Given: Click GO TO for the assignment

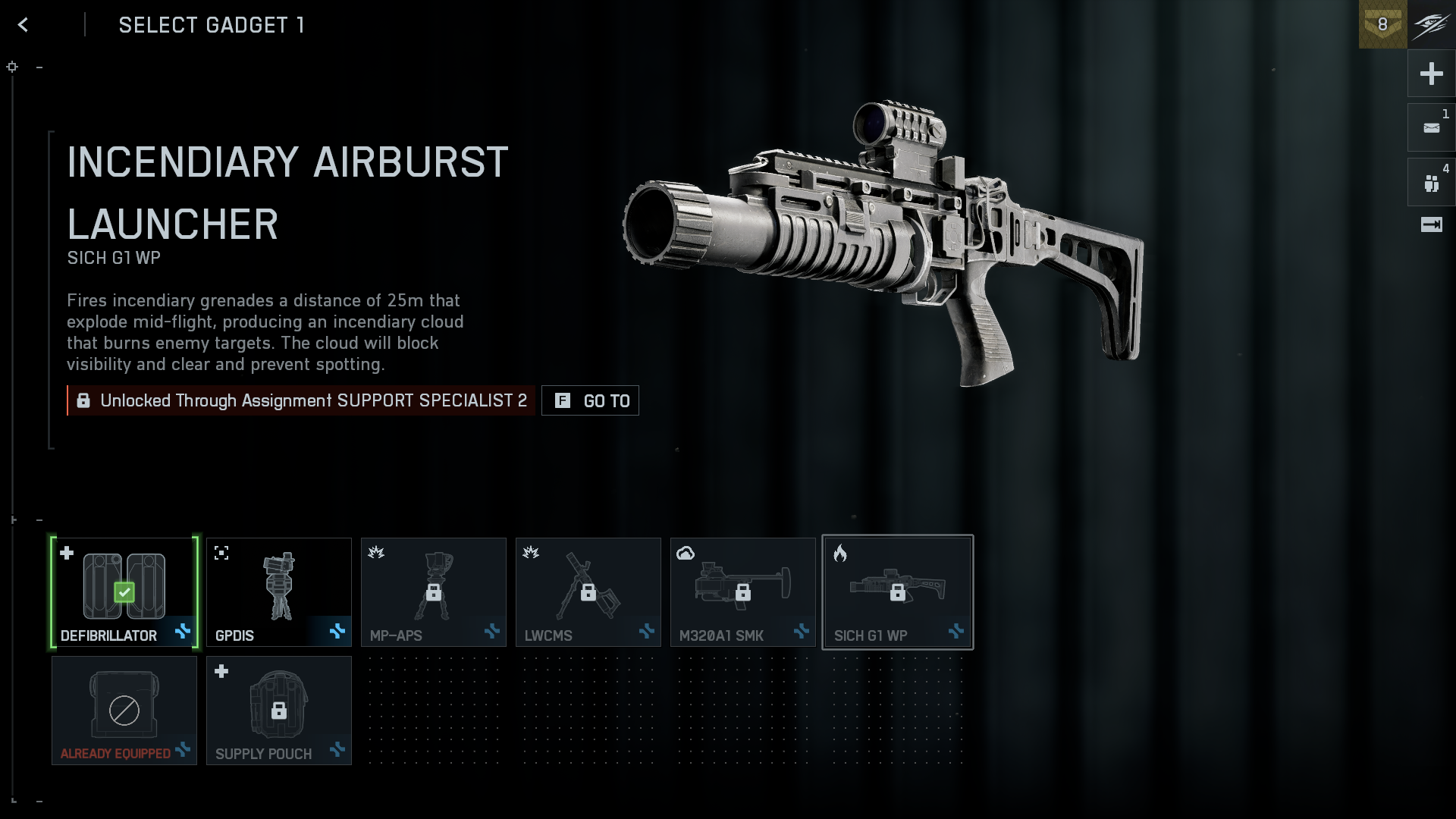Looking at the screenshot, I should 590,400.
